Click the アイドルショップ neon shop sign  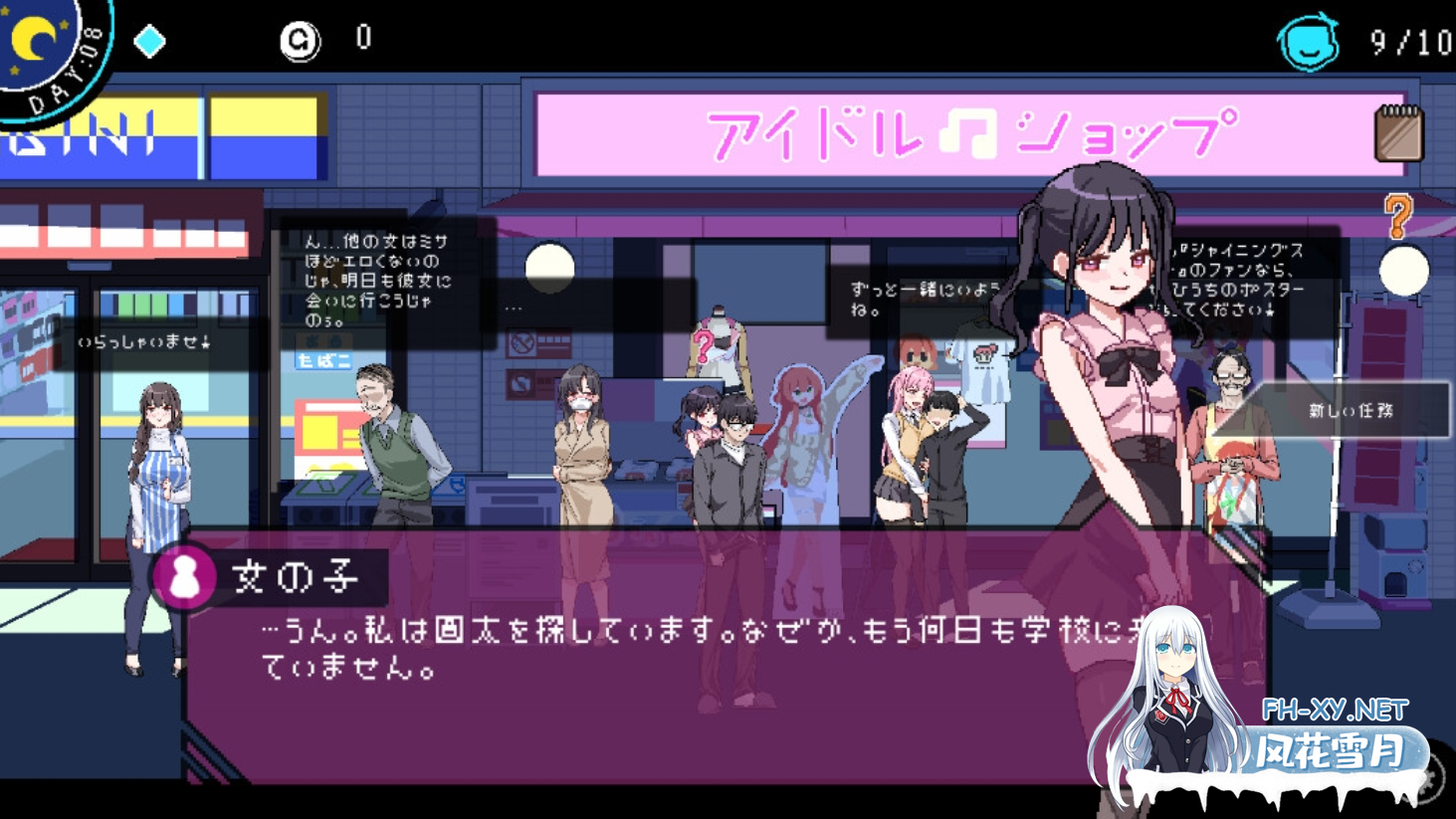971,130
